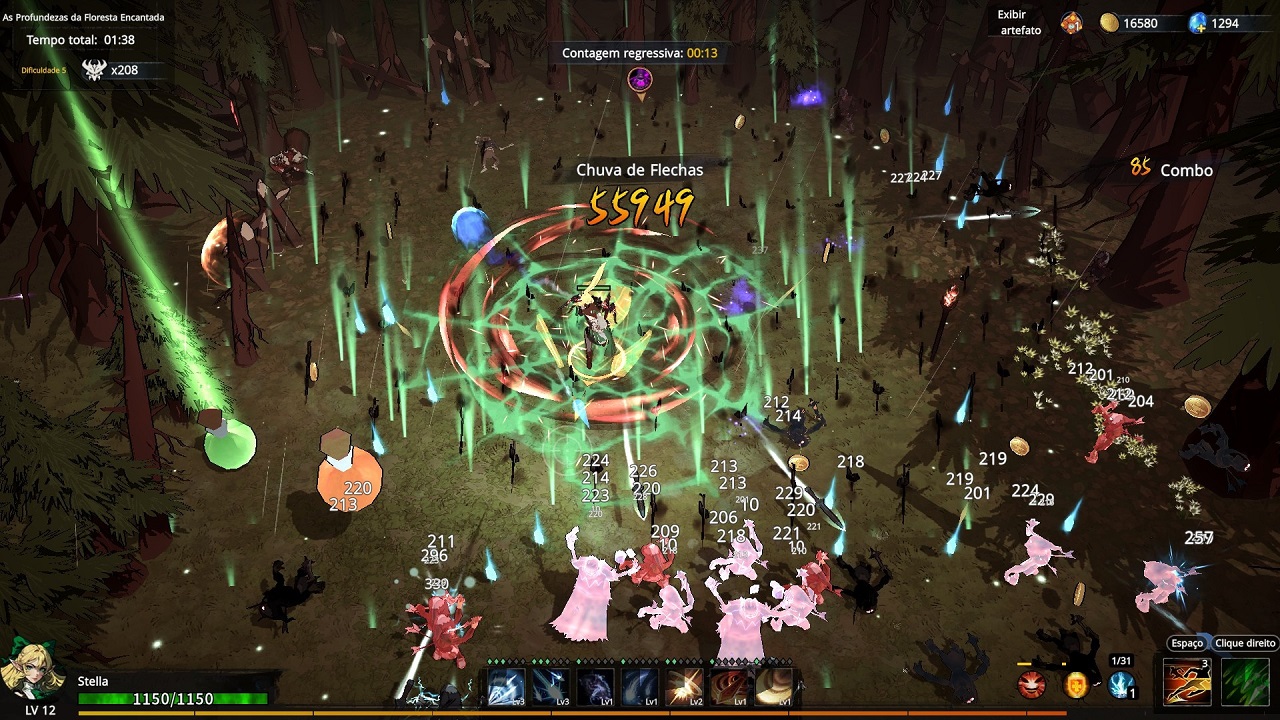Activate the second Lv3 piercing arrow skill

550,688
